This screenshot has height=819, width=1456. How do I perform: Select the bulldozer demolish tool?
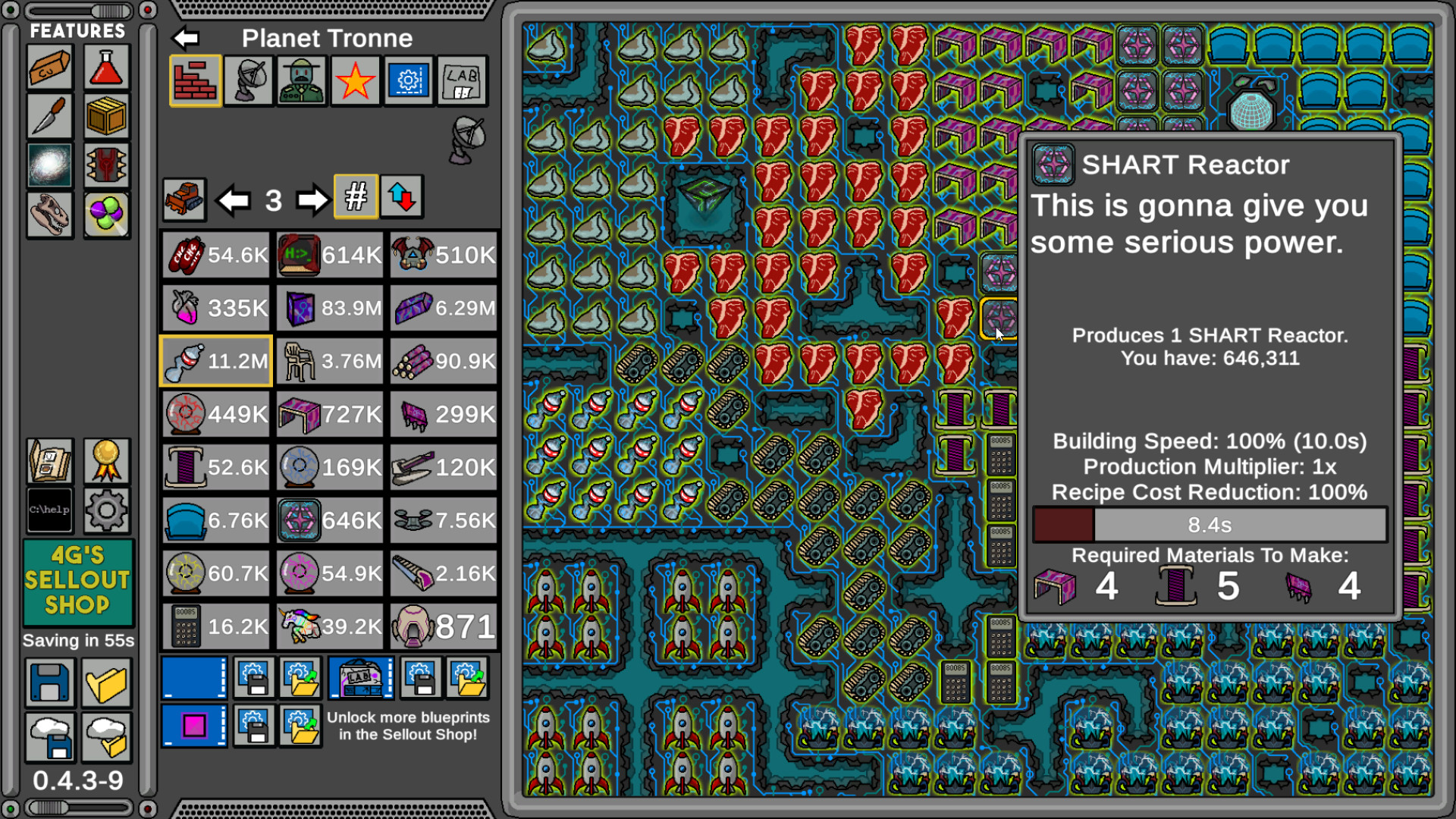point(184,198)
